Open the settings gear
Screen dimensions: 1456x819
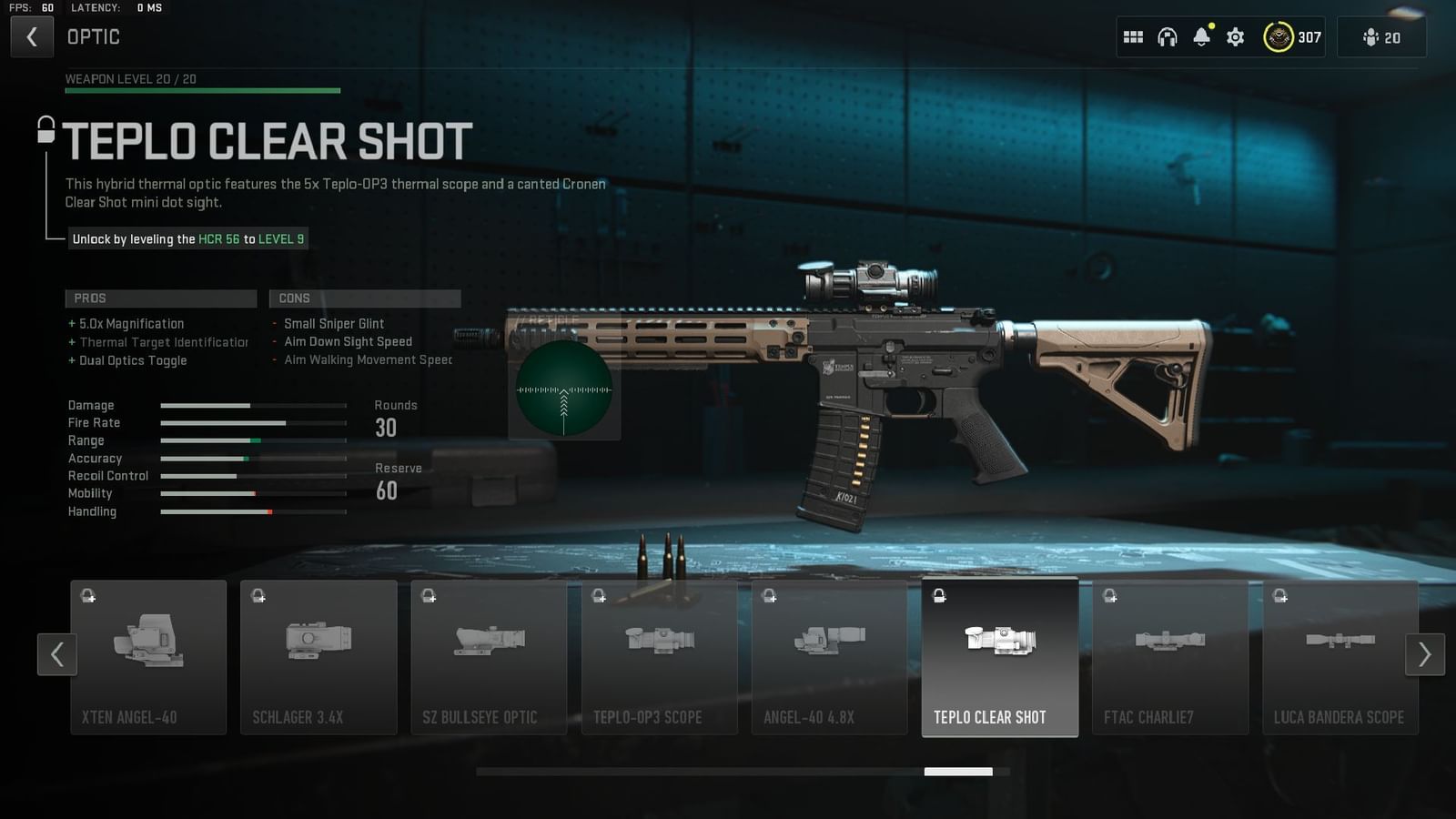coord(1235,36)
